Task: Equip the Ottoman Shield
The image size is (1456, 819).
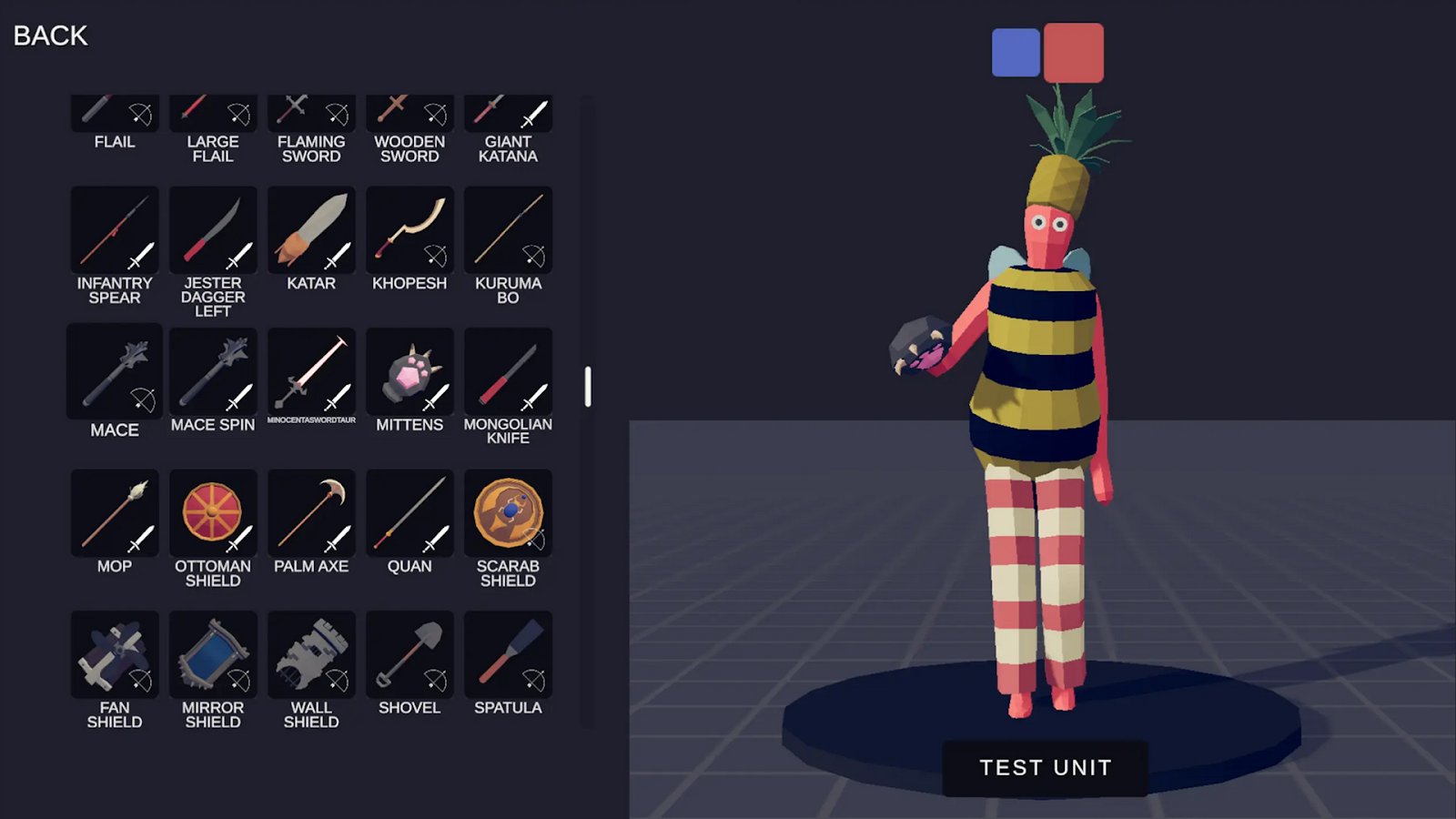Action: pos(212,512)
